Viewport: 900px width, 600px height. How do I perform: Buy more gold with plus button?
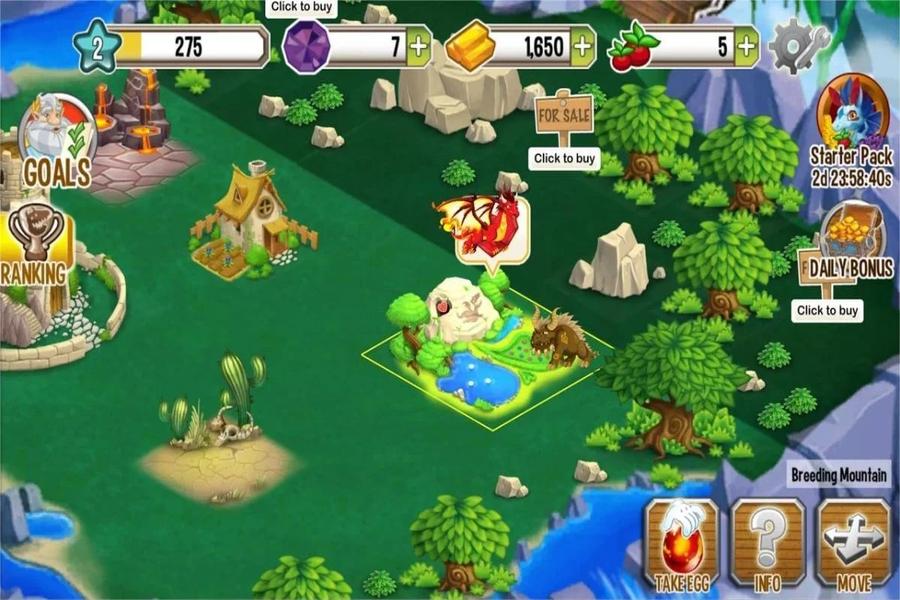coord(582,46)
